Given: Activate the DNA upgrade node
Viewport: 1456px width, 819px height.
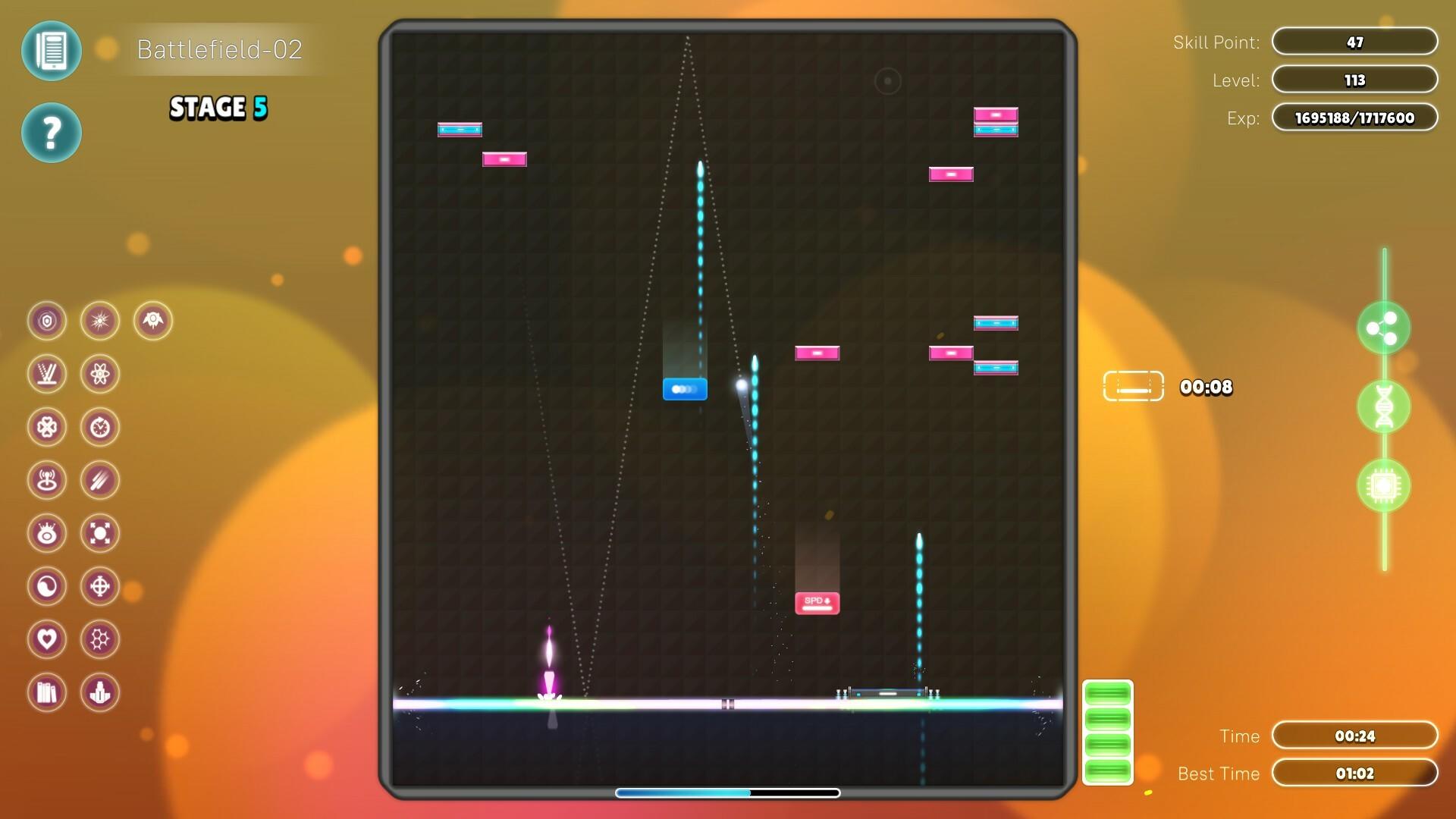Looking at the screenshot, I should (1384, 407).
